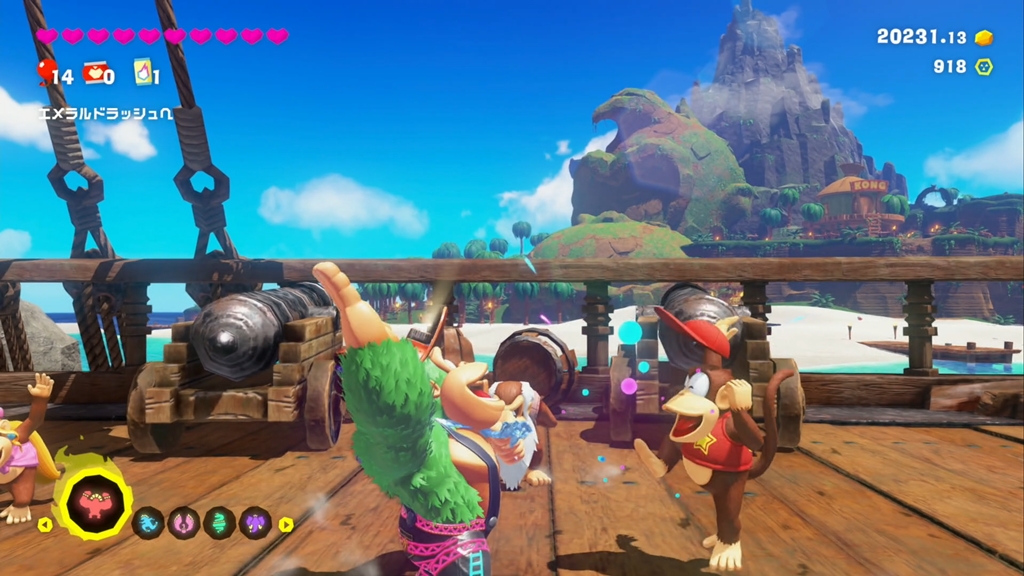Image resolution: width=1024 pixels, height=576 pixels.
Task: Switch to the pink Ostrich Bananza icon
Action: point(184,522)
